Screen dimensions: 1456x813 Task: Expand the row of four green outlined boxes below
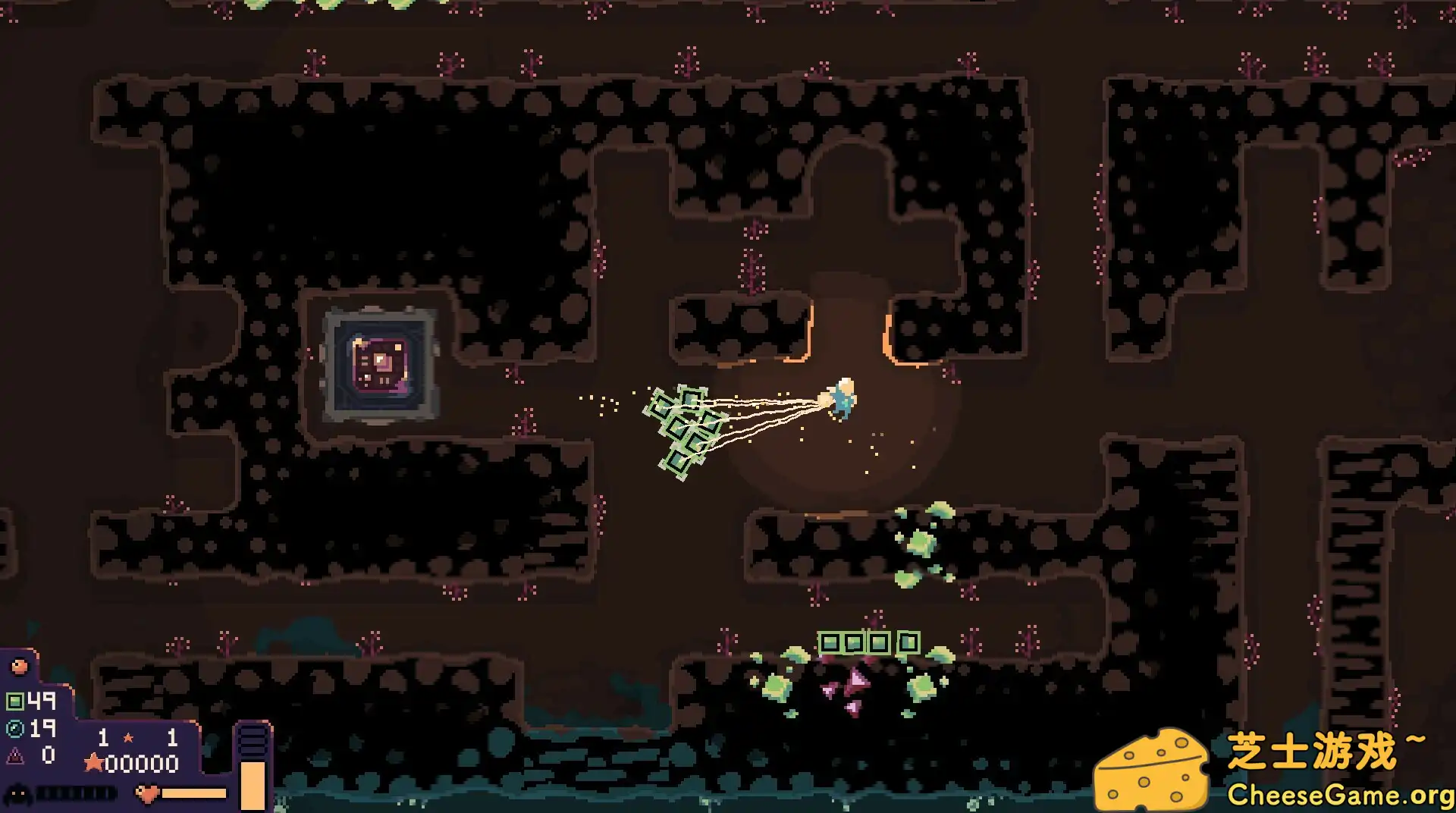click(868, 643)
